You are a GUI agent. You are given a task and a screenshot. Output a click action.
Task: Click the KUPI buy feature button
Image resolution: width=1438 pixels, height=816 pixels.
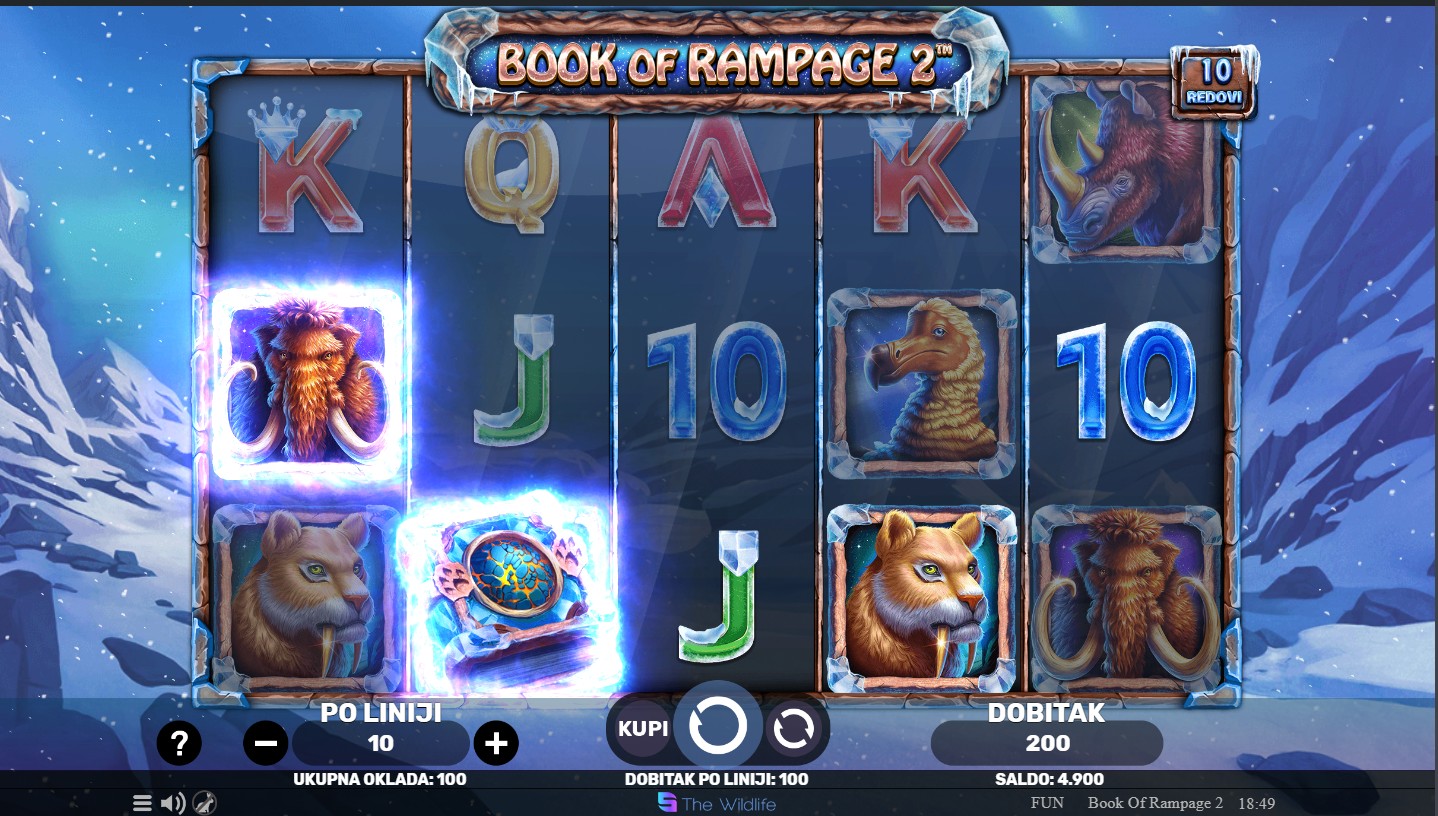click(642, 728)
